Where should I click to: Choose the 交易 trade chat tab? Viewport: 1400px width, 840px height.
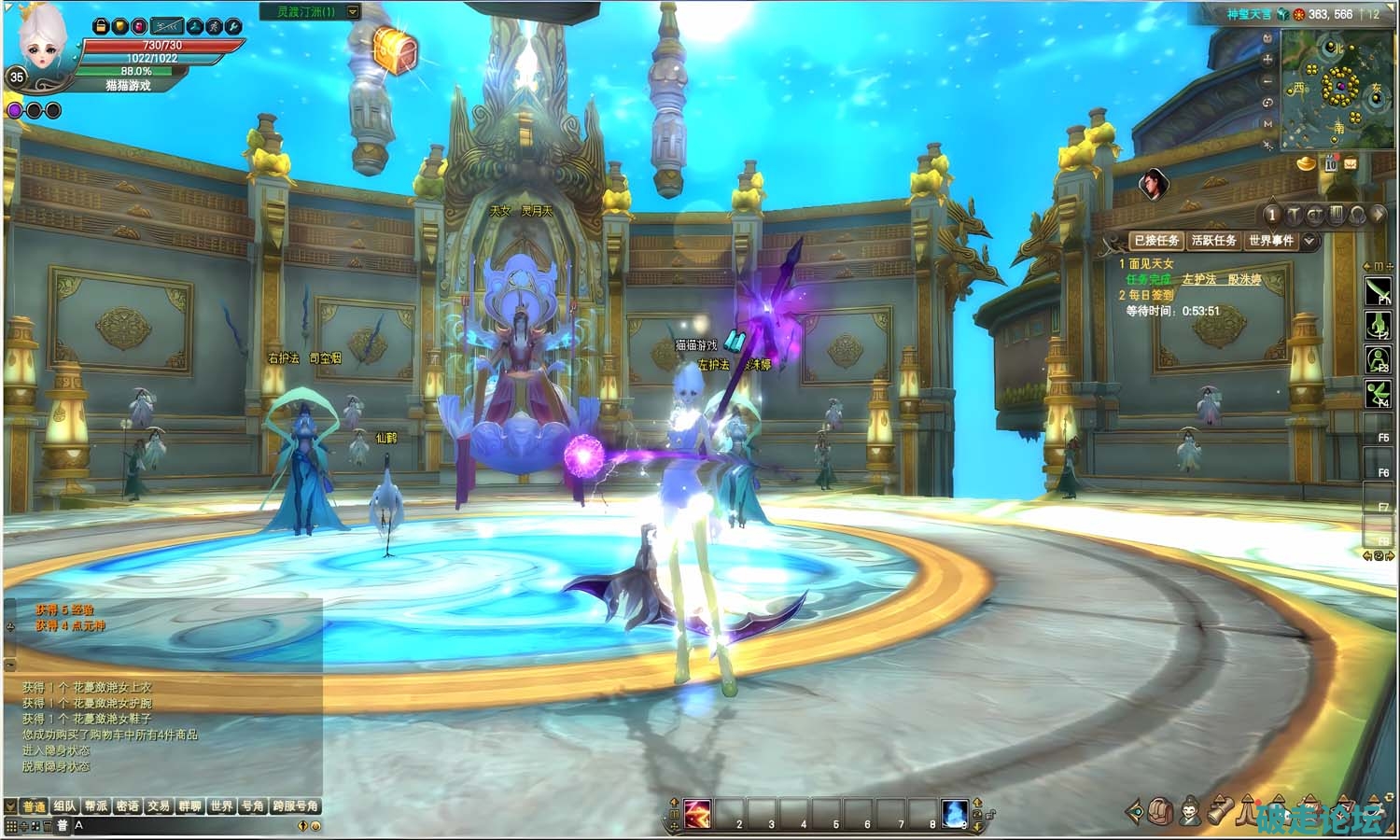pyautogui.click(x=159, y=806)
